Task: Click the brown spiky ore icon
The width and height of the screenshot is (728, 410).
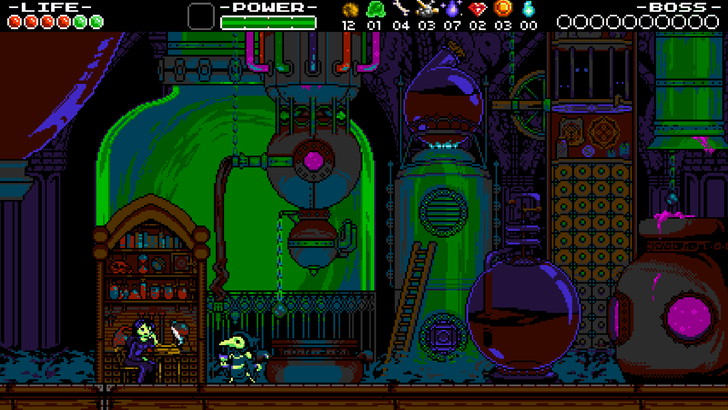Action: [x=349, y=9]
